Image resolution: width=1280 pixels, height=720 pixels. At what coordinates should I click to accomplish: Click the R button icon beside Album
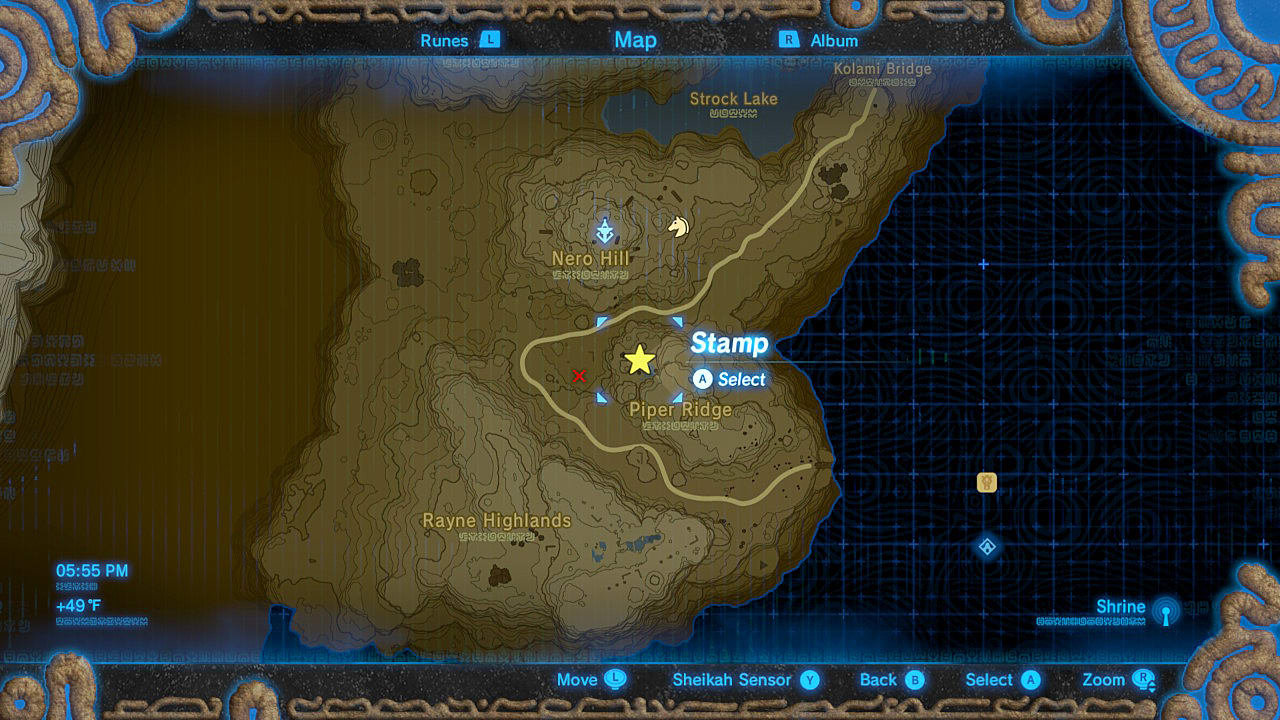(x=790, y=41)
